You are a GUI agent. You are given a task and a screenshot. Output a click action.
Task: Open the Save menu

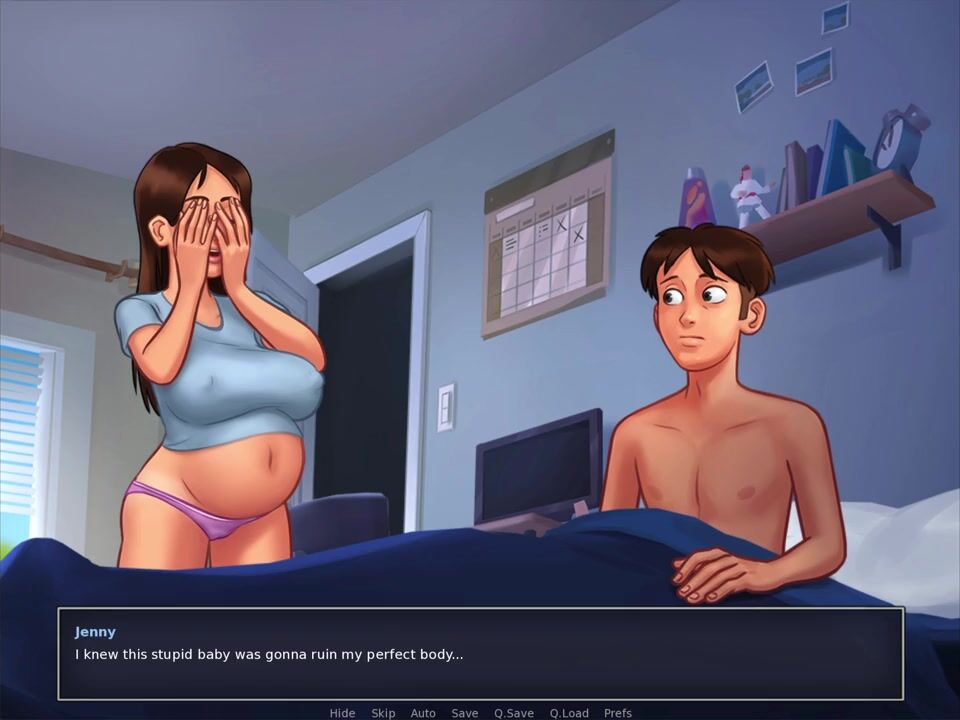(464, 713)
